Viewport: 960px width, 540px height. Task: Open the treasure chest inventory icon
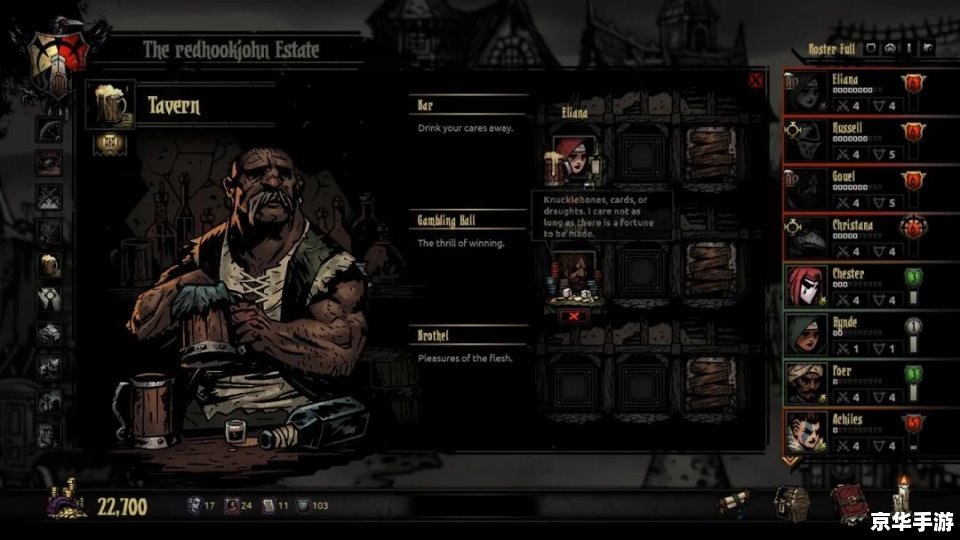point(790,503)
